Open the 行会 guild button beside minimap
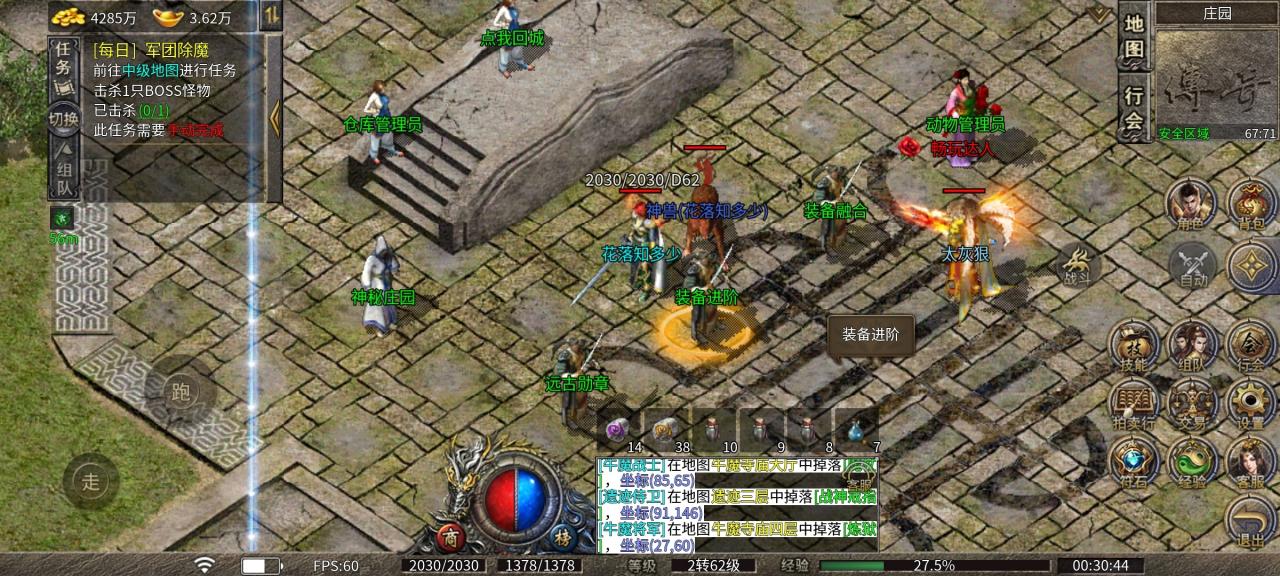Screen dimensions: 1280x576 point(1133,108)
